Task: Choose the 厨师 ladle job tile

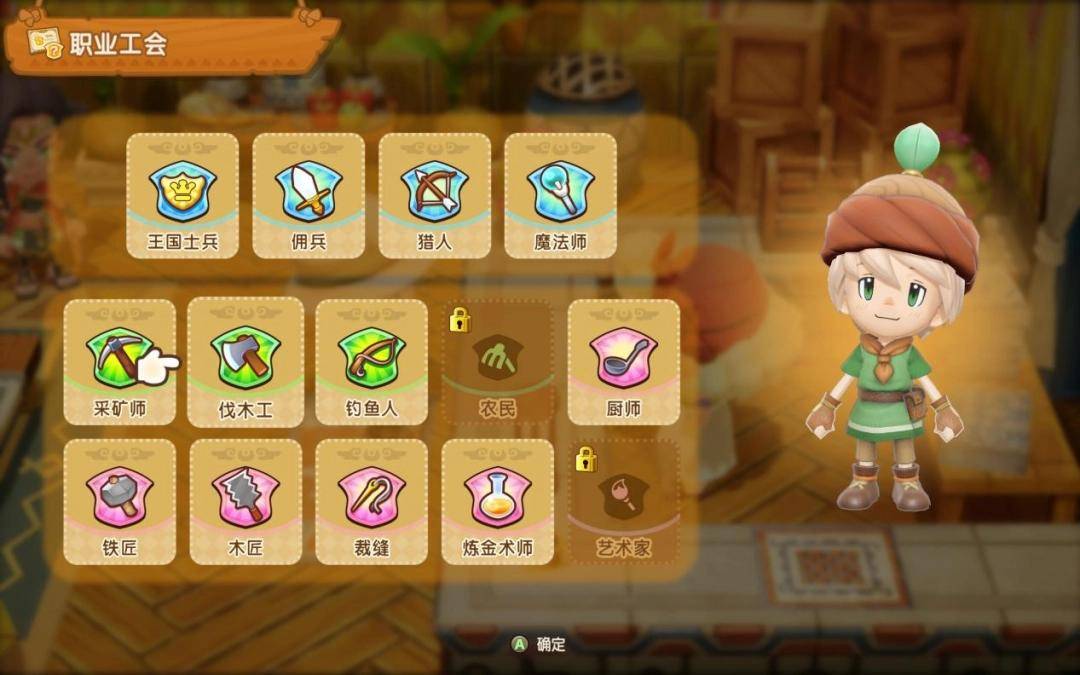Action: (x=623, y=361)
